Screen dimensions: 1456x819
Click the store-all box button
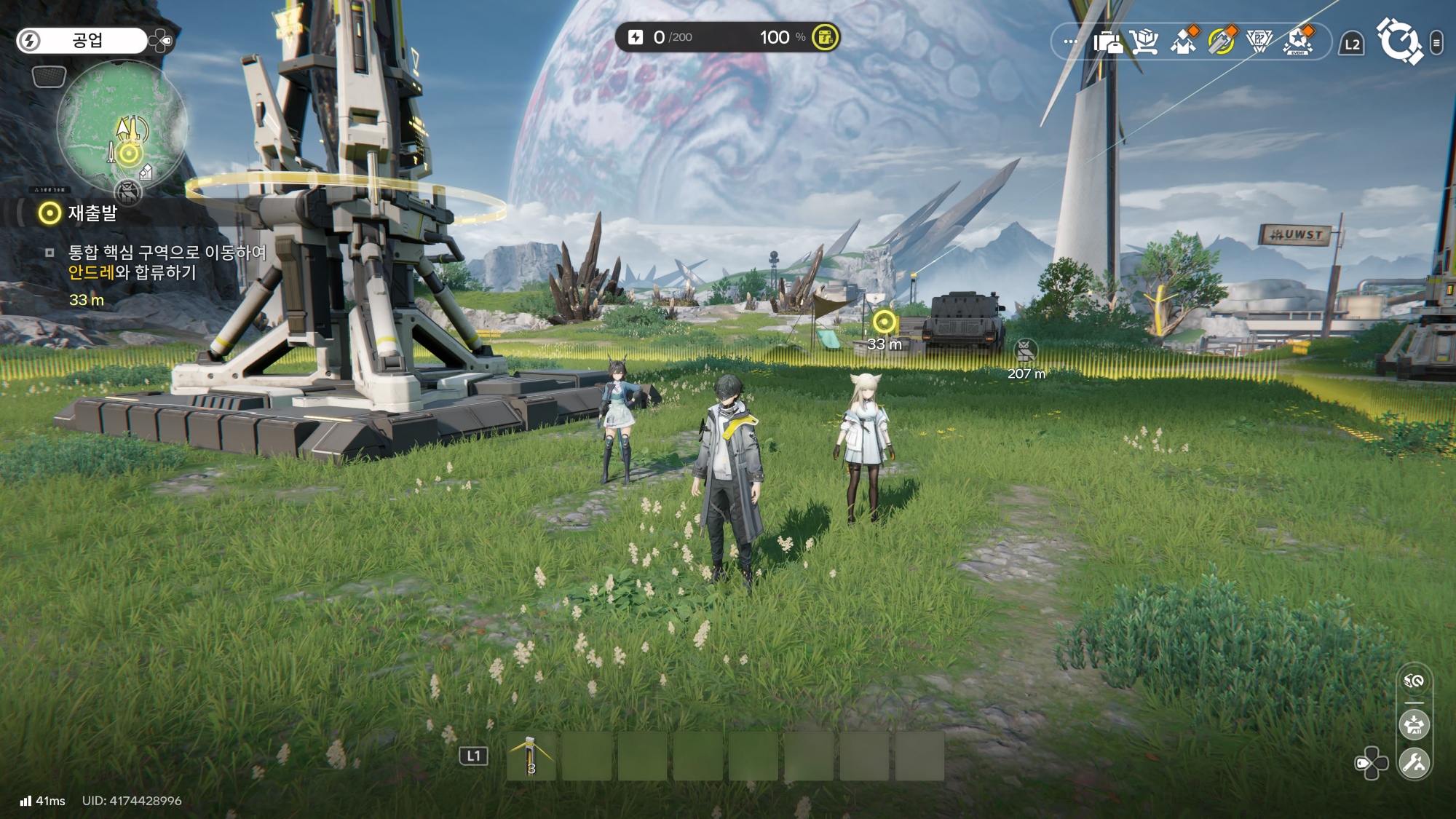1415,725
